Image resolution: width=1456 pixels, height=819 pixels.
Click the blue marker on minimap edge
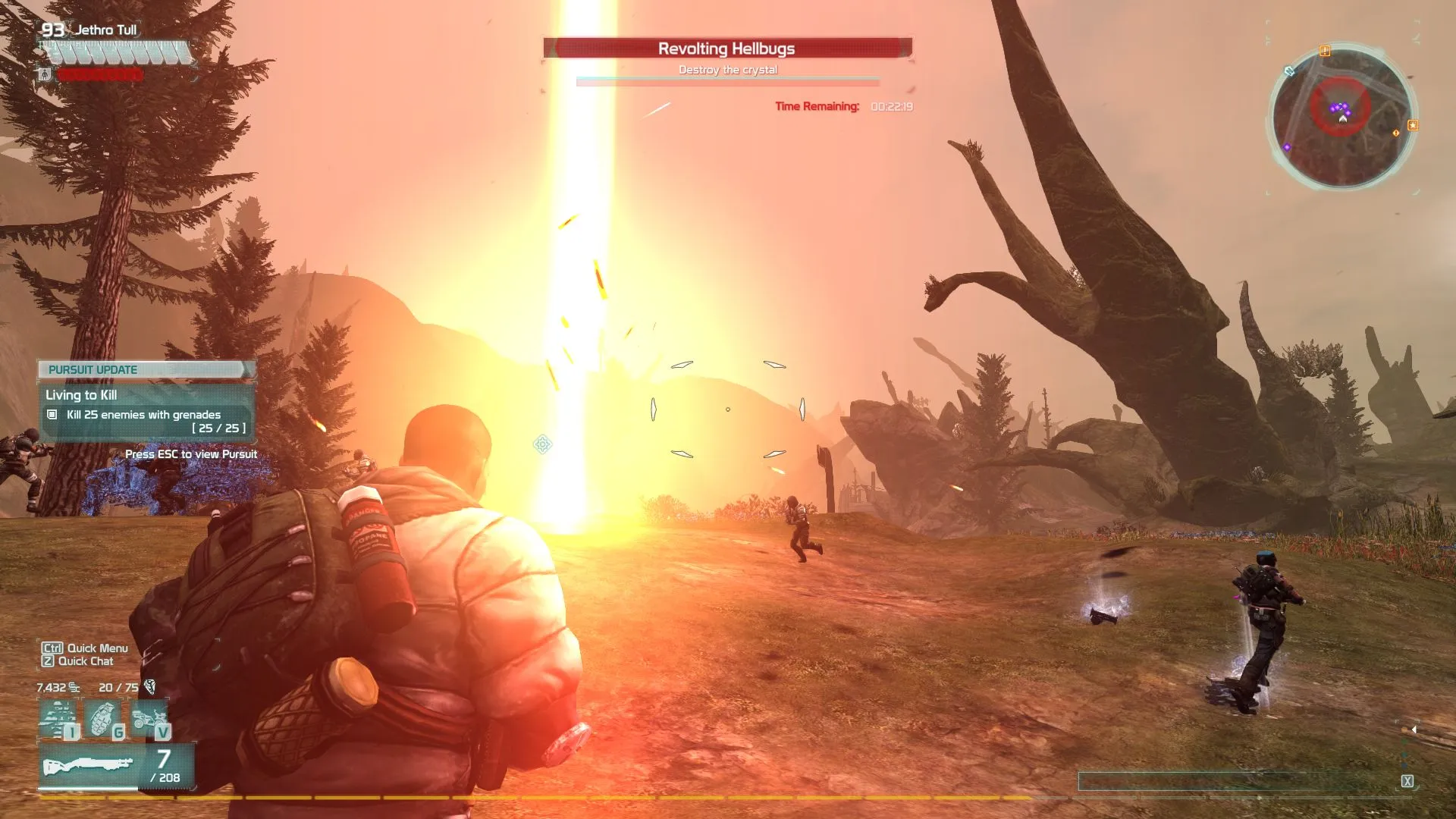1289,71
